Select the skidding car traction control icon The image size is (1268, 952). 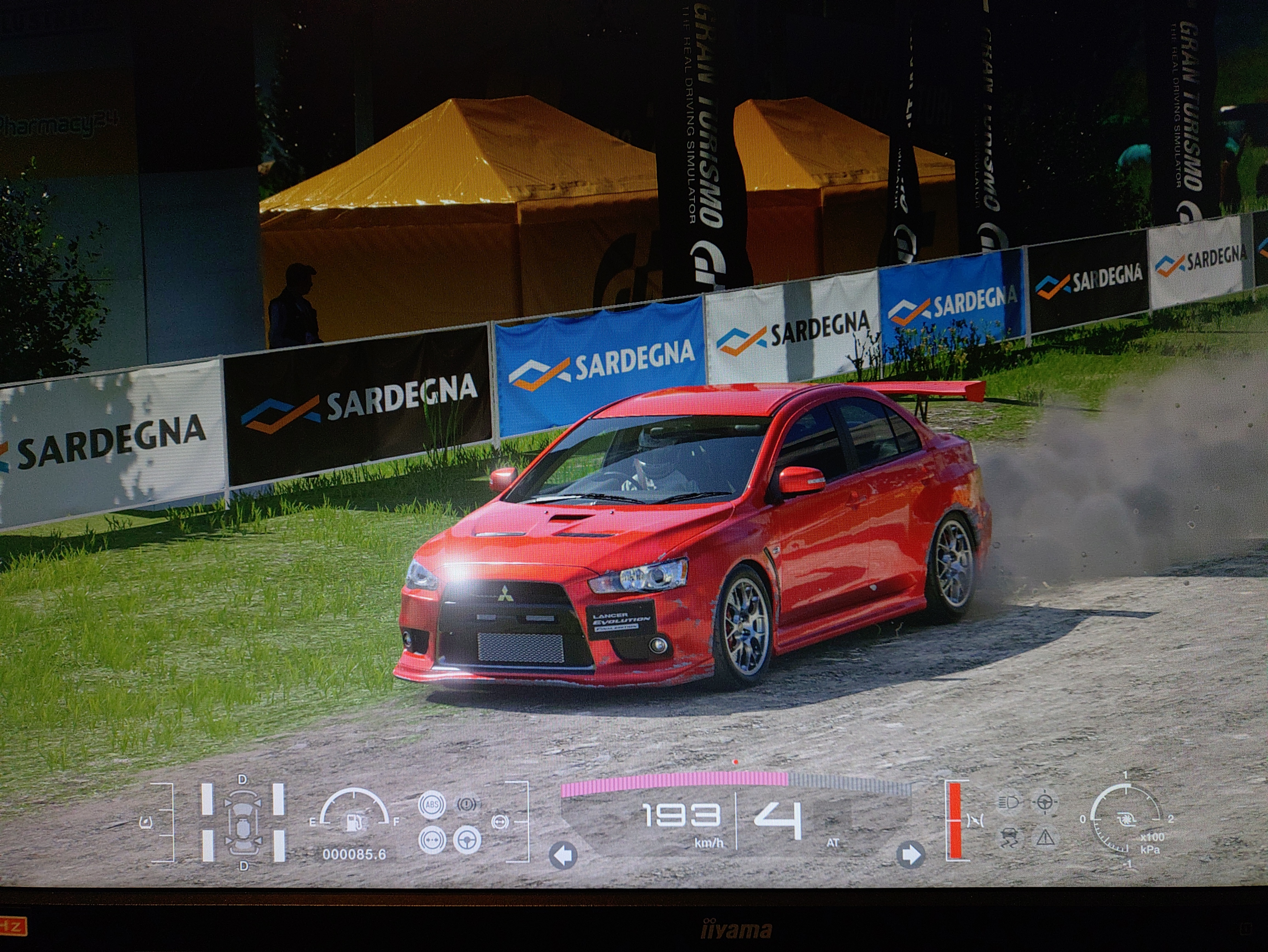pyautogui.click(x=1009, y=838)
